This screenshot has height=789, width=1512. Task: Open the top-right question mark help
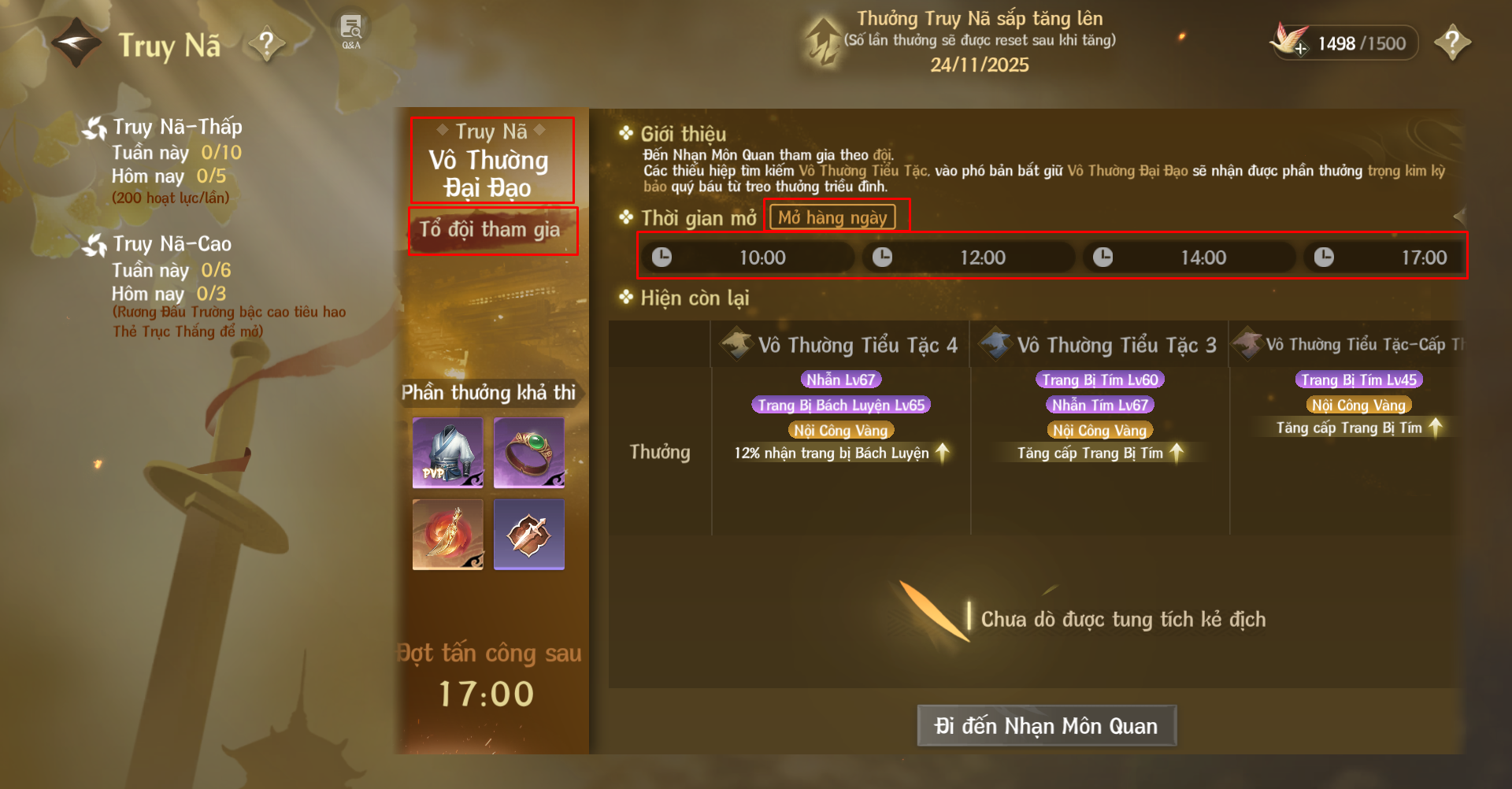click(x=1452, y=43)
